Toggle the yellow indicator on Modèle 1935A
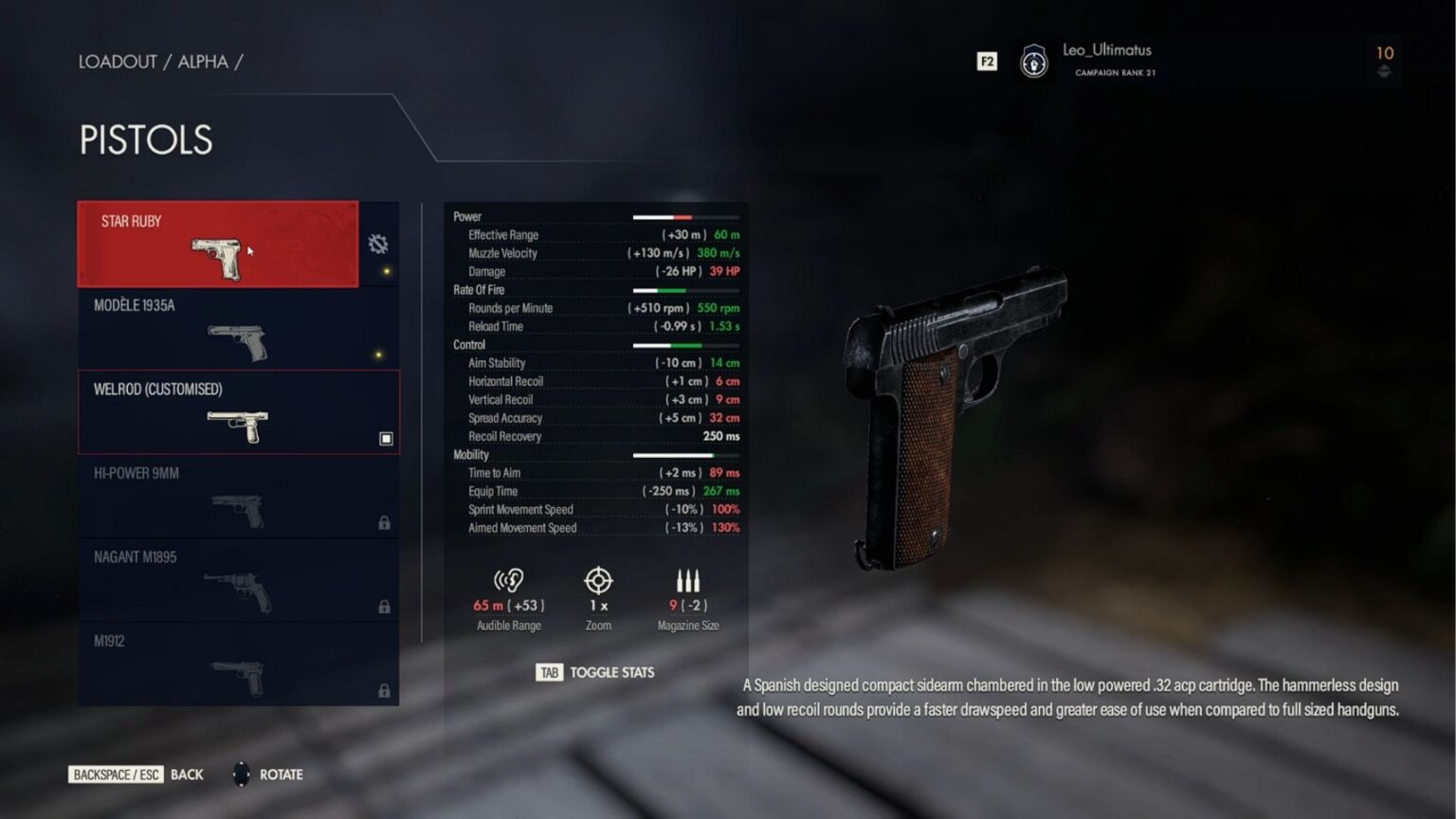1456x819 pixels. (377, 353)
